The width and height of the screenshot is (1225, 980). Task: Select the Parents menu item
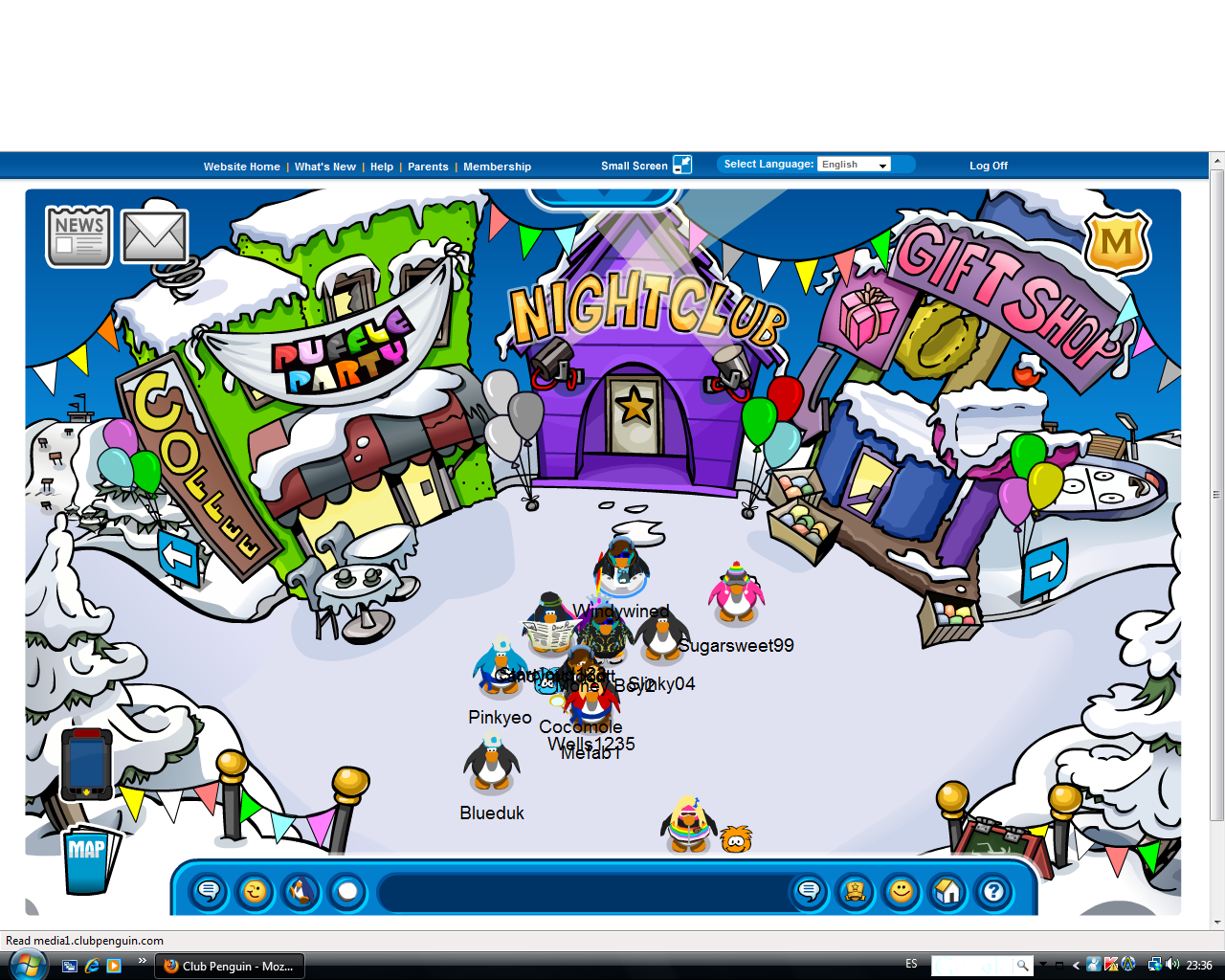[428, 166]
